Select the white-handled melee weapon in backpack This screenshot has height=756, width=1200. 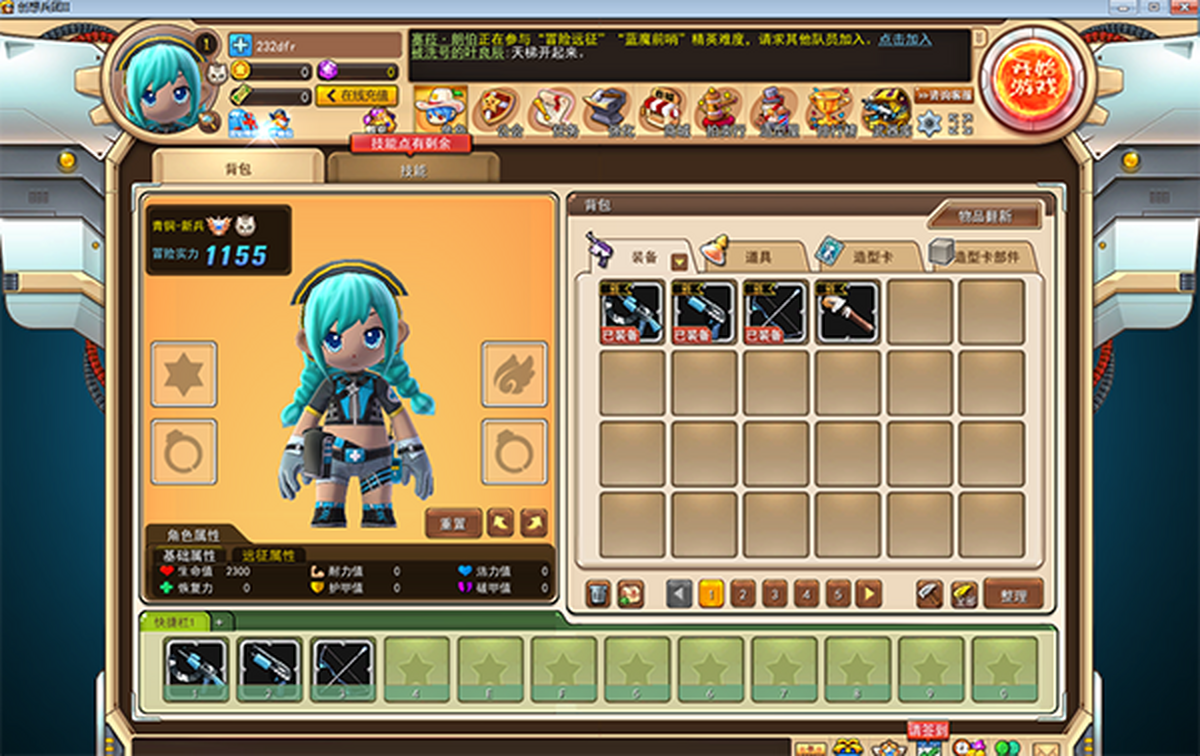[x=848, y=312]
